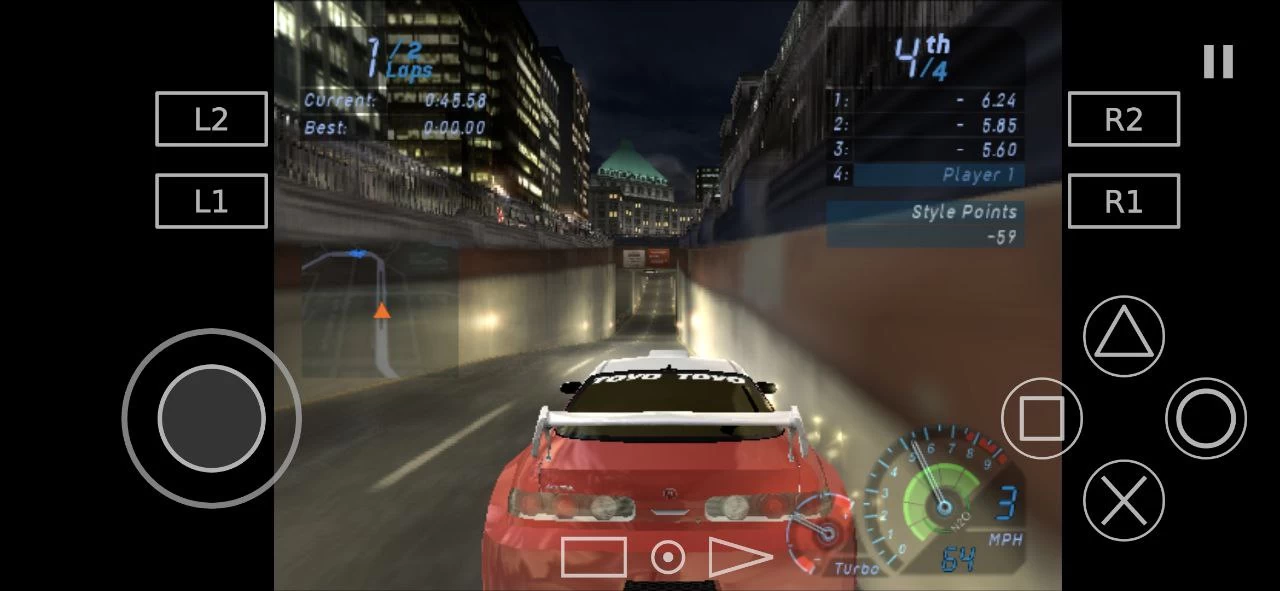Tap the L2 shoulder button
The width and height of the screenshot is (1280, 591).
coord(211,119)
